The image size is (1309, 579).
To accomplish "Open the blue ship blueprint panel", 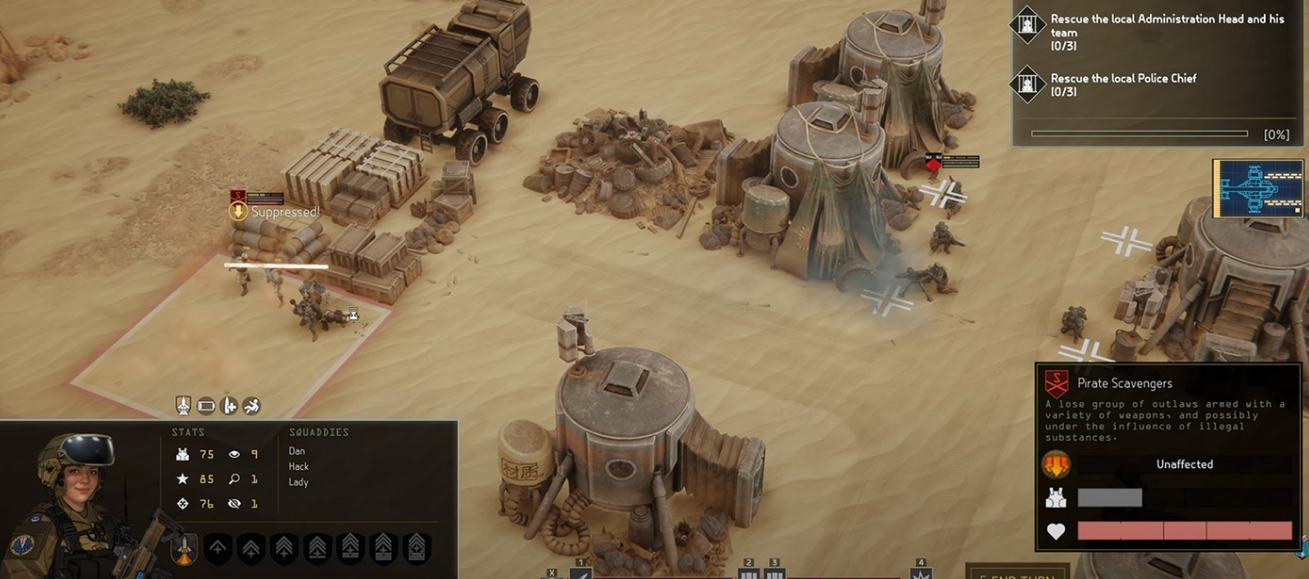I will point(1258,188).
